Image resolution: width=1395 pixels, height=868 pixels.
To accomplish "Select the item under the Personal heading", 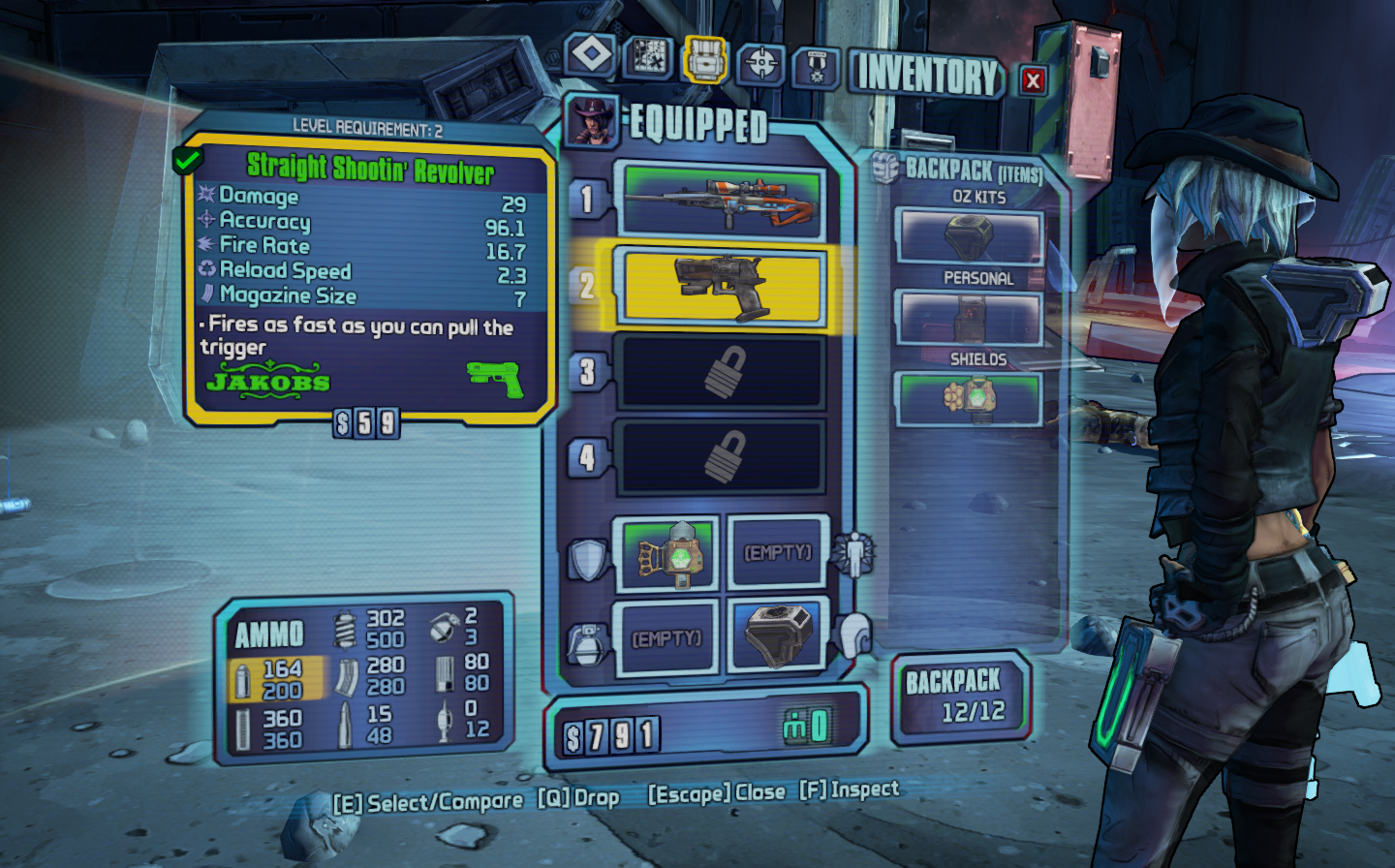I will (969, 317).
